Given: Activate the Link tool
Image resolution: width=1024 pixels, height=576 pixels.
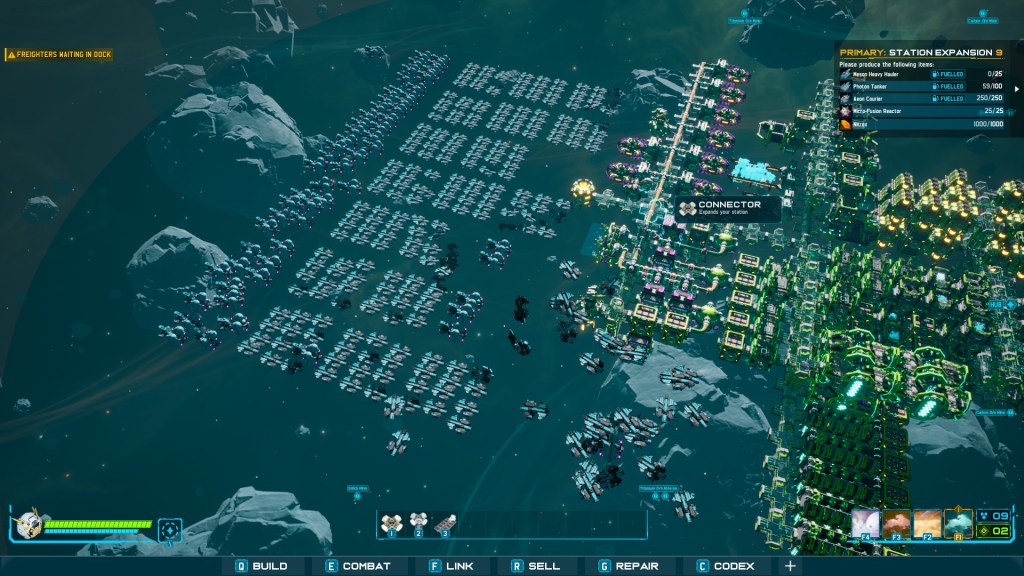Looking at the screenshot, I should 451,566.
